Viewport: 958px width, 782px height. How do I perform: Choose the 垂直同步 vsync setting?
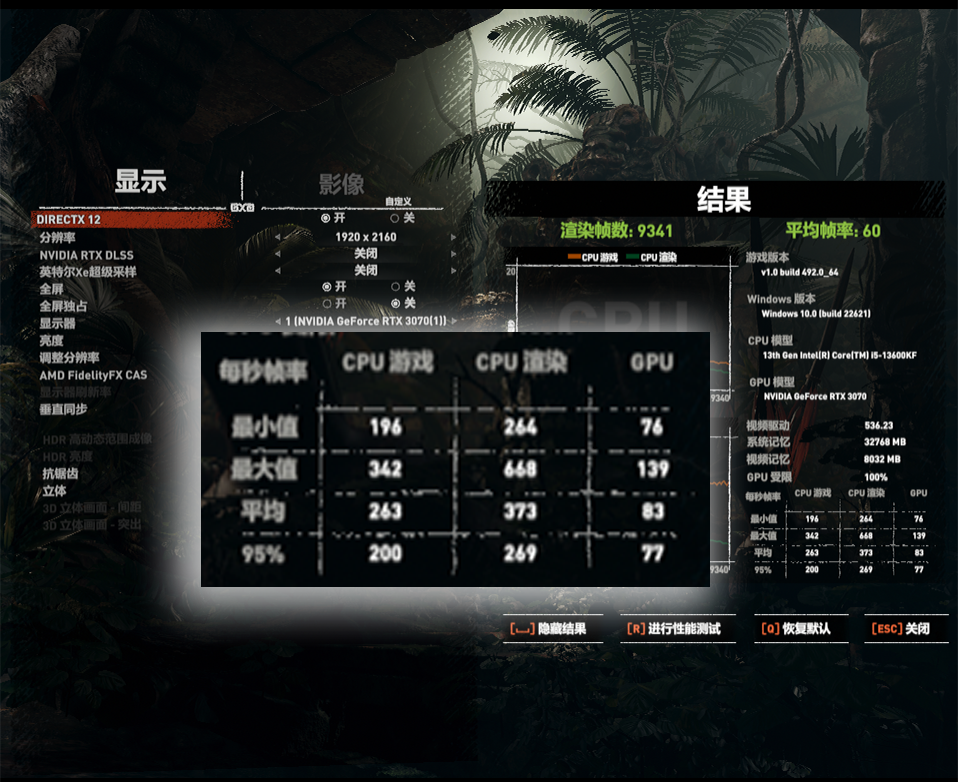[63, 409]
